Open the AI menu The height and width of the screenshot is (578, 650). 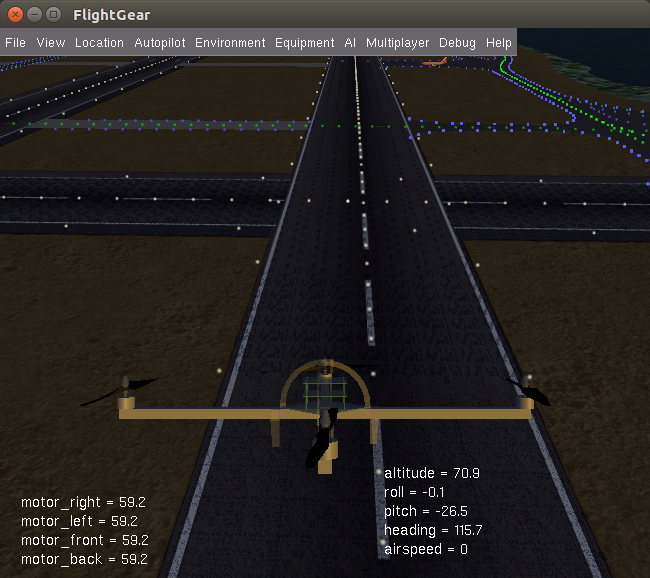350,43
